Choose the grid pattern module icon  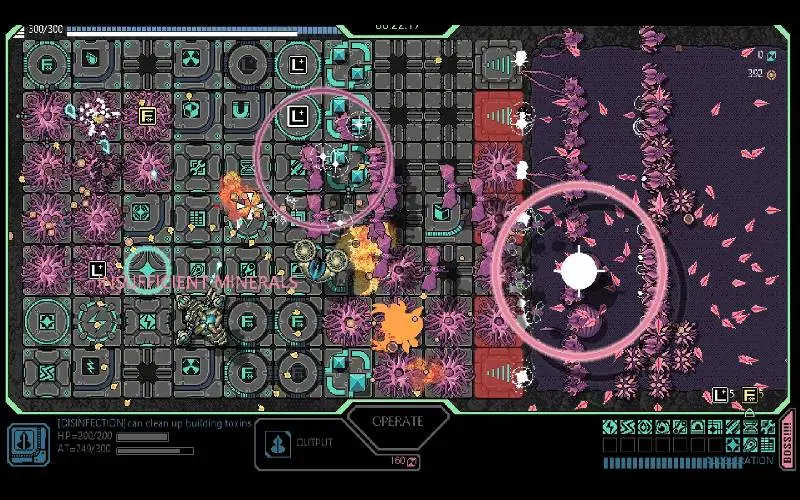click(767, 444)
